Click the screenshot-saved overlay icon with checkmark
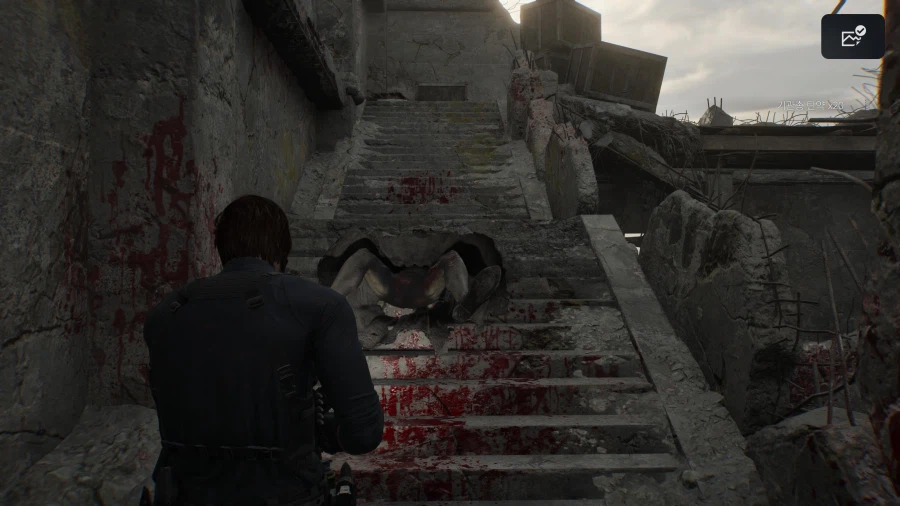The height and width of the screenshot is (506, 900). [852, 37]
